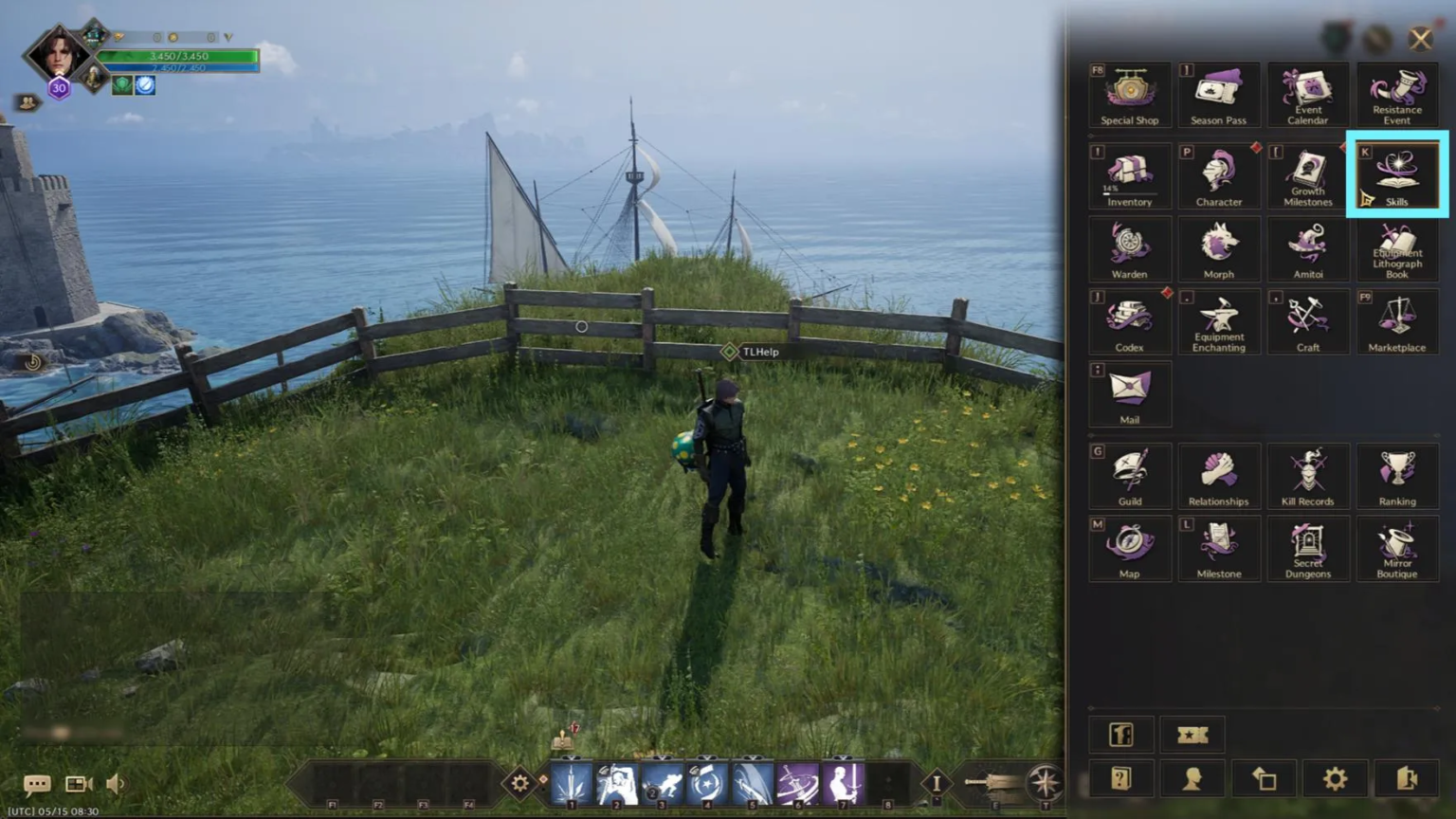Open the Growth Milestones book
Viewport: 1456px width, 819px height.
pos(1307,175)
